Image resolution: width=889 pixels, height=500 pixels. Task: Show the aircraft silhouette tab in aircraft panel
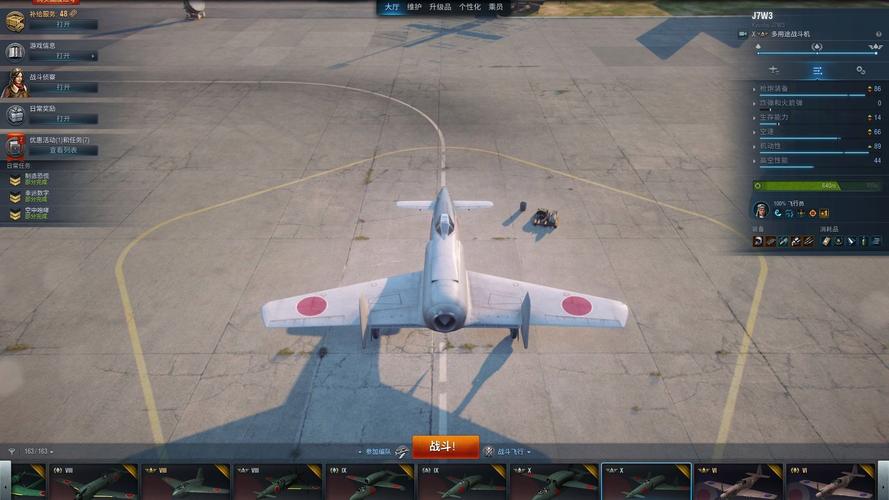click(774, 70)
